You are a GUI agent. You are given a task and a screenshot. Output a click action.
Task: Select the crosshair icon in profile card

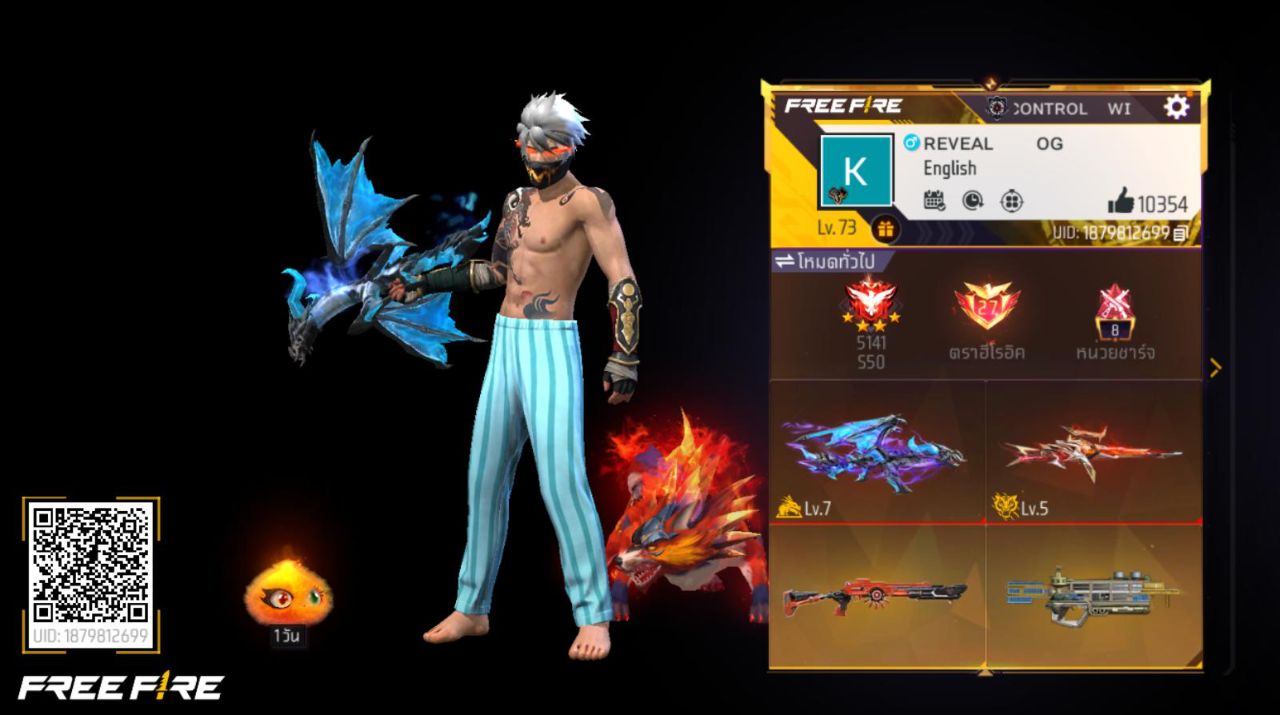(x=1012, y=201)
